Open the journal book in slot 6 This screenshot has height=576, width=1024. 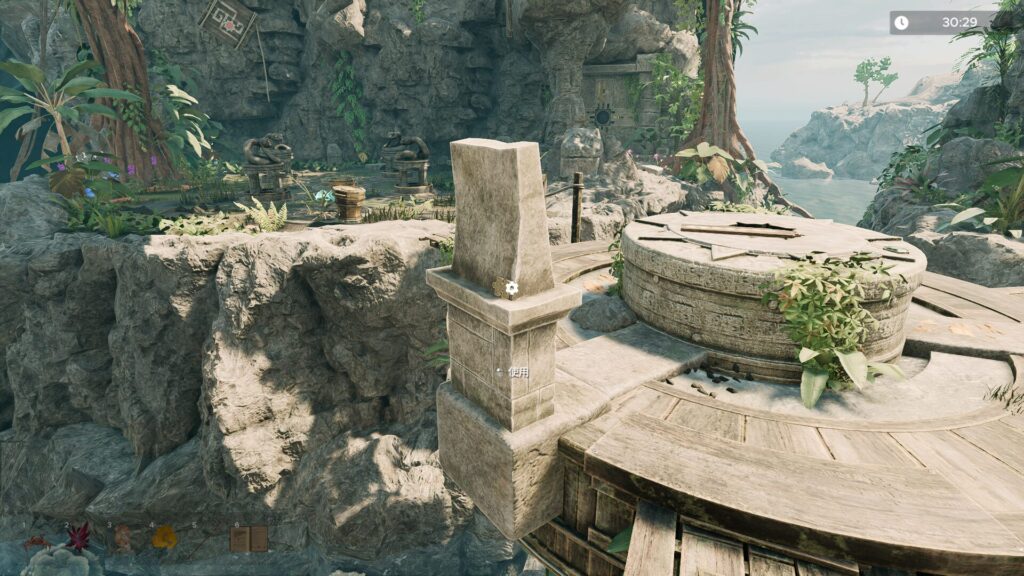coord(249,539)
